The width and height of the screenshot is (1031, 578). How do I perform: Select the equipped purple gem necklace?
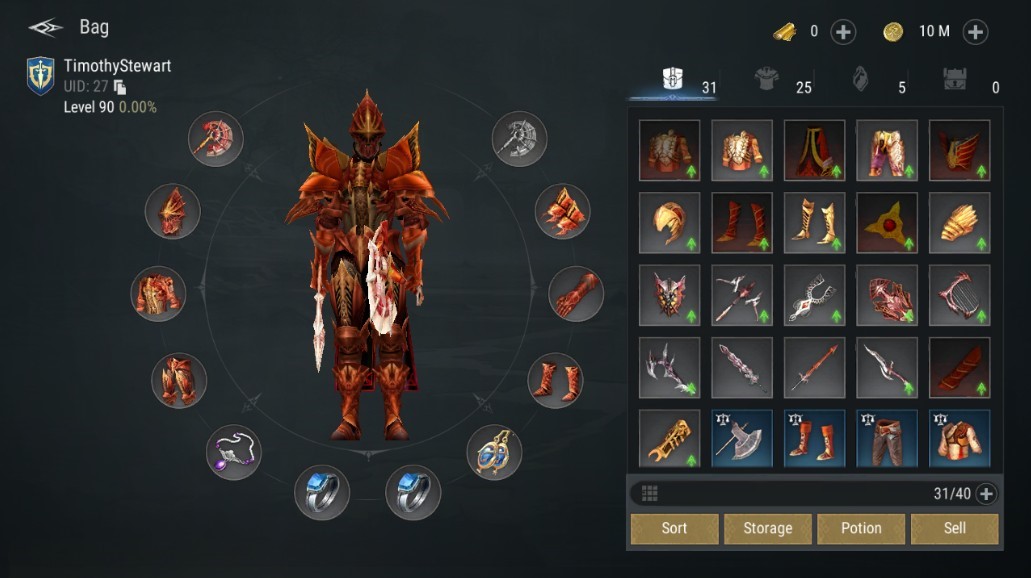[233, 452]
